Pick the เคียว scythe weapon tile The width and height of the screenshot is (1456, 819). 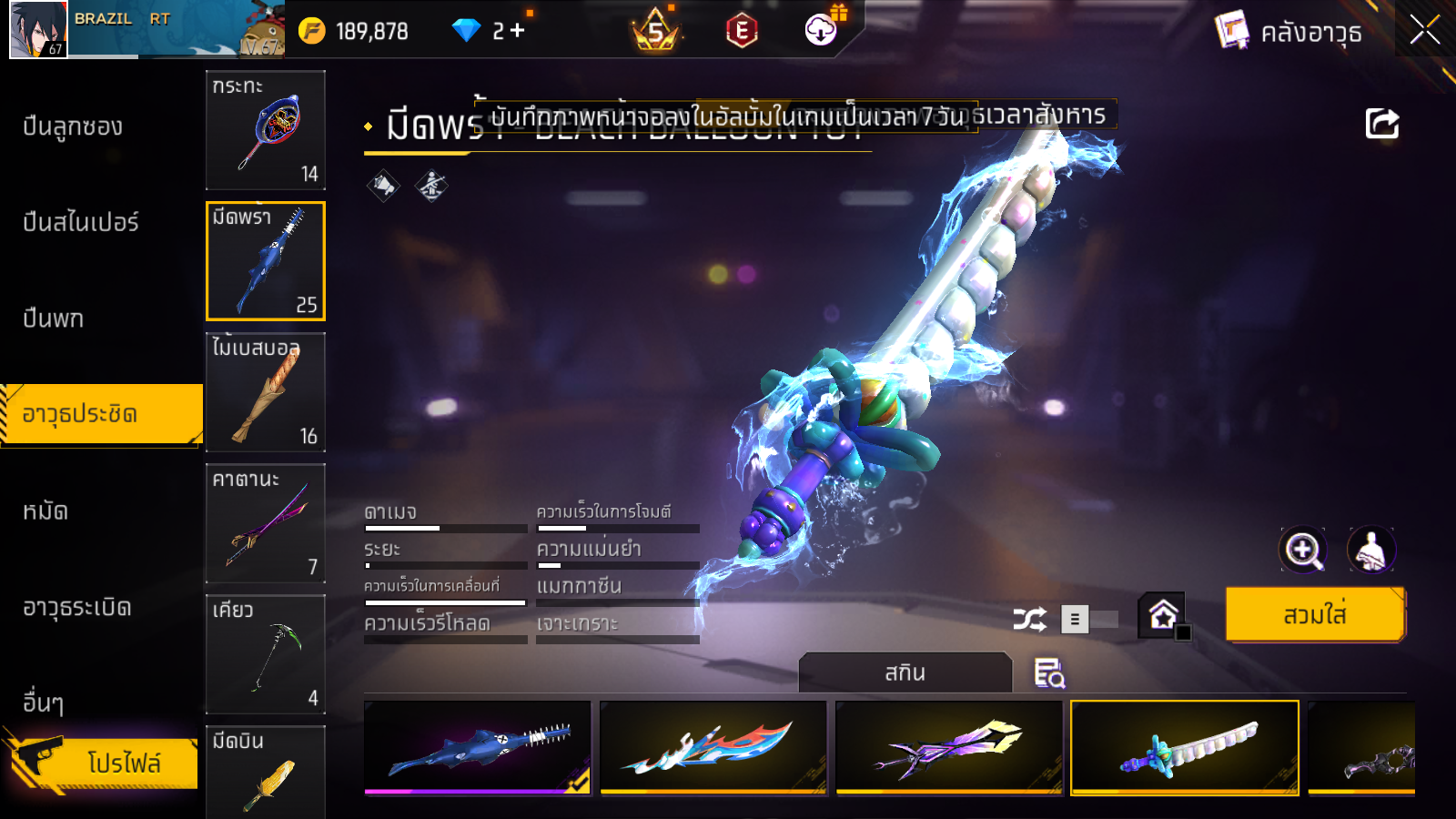pyautogui.click(x=266, y=654)
